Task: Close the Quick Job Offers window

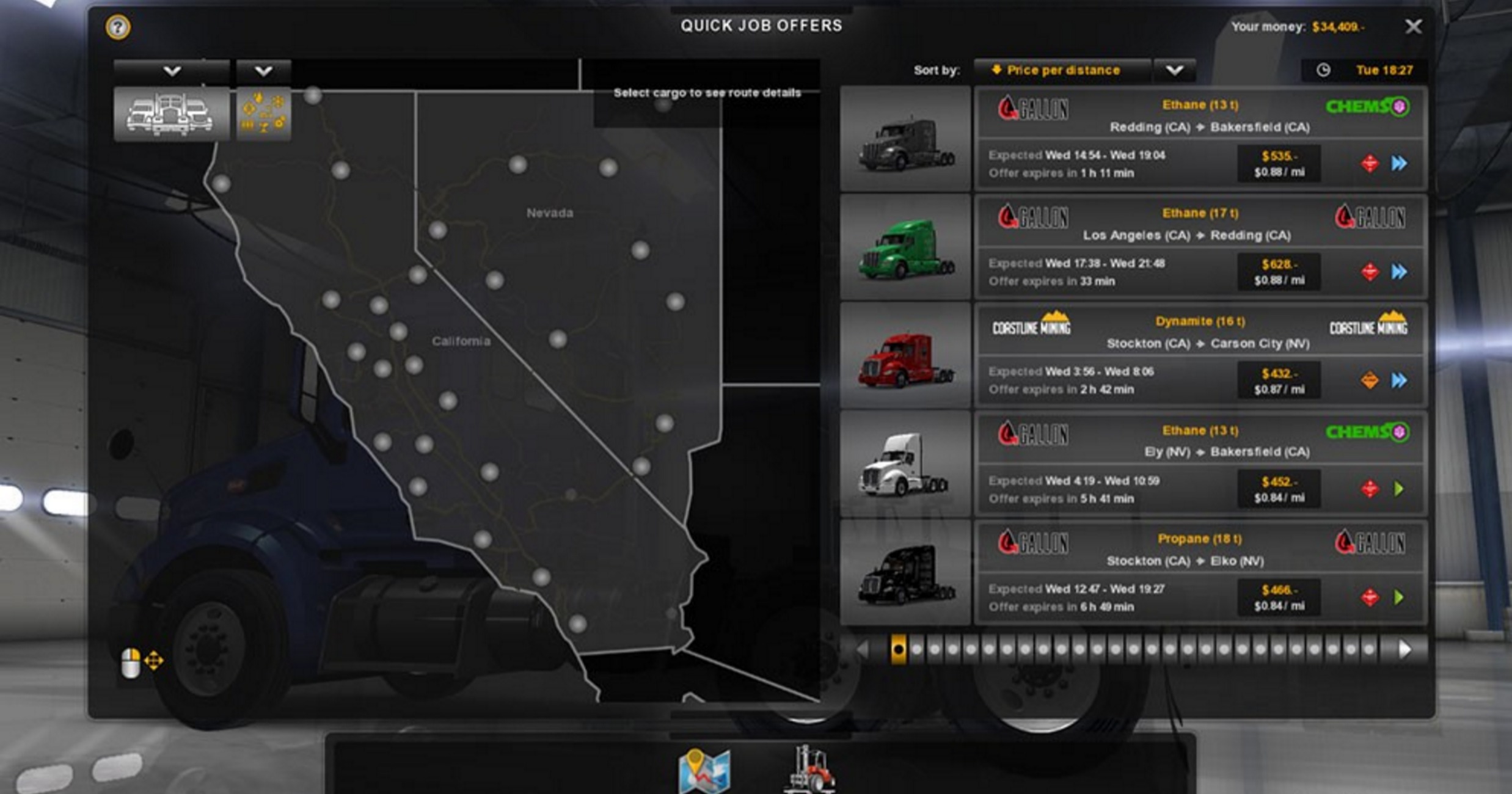Action: [1413, 27]
